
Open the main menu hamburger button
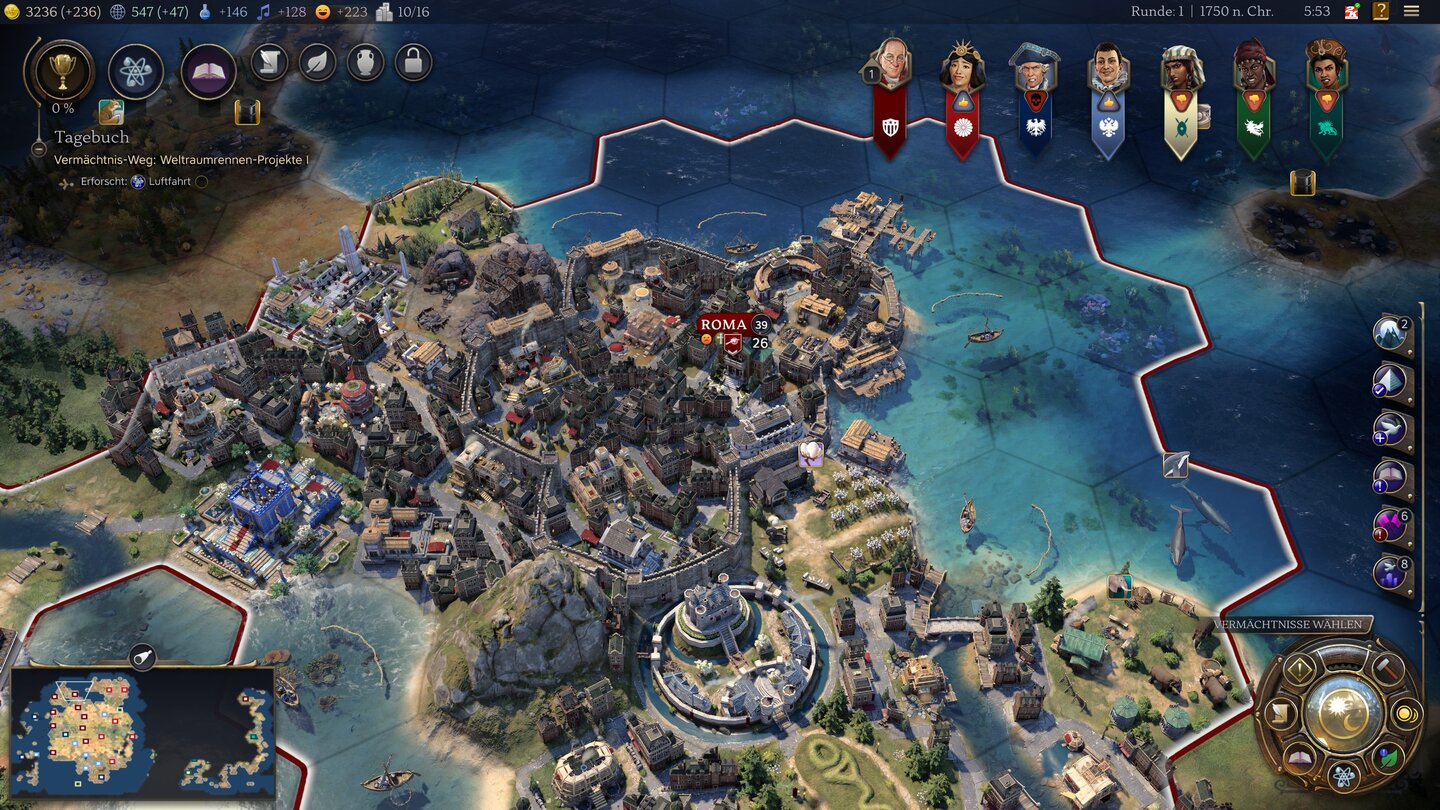point(1411,11)
